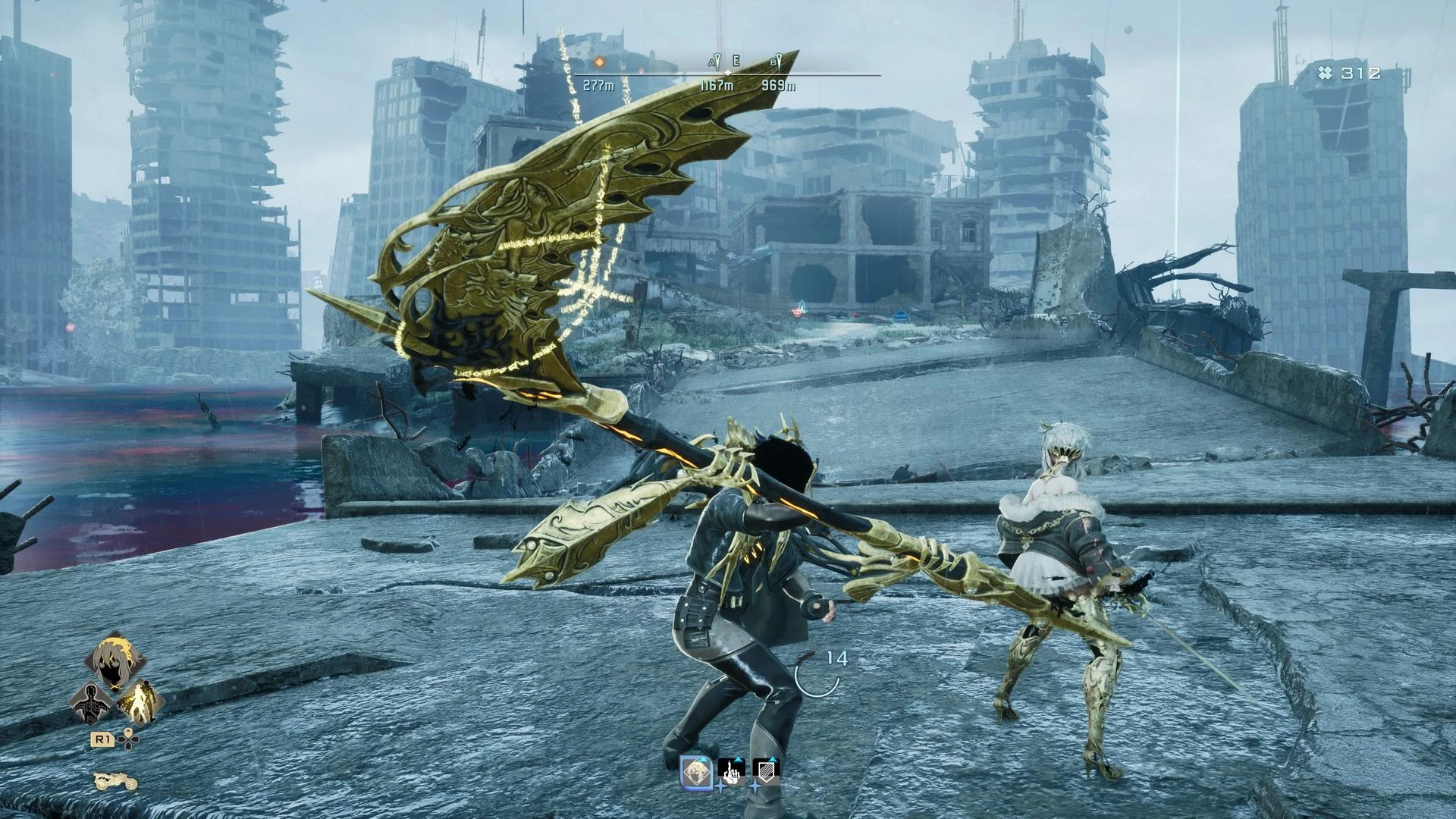Select the hand gesture ability icon
1456x819 pixels.
(x=732, y=772)
